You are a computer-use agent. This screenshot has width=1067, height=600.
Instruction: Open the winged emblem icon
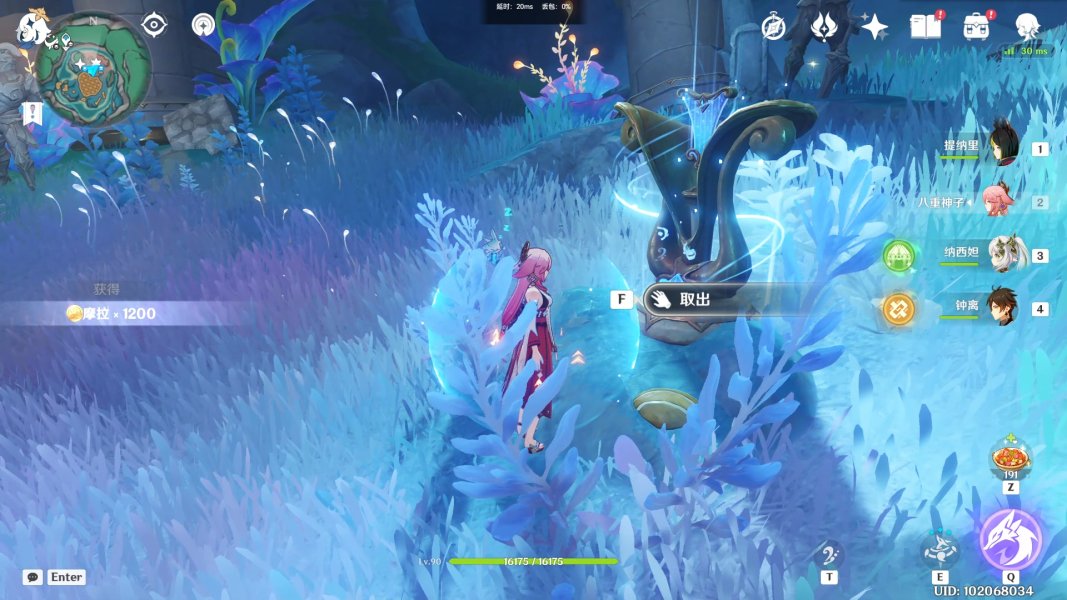823,27
